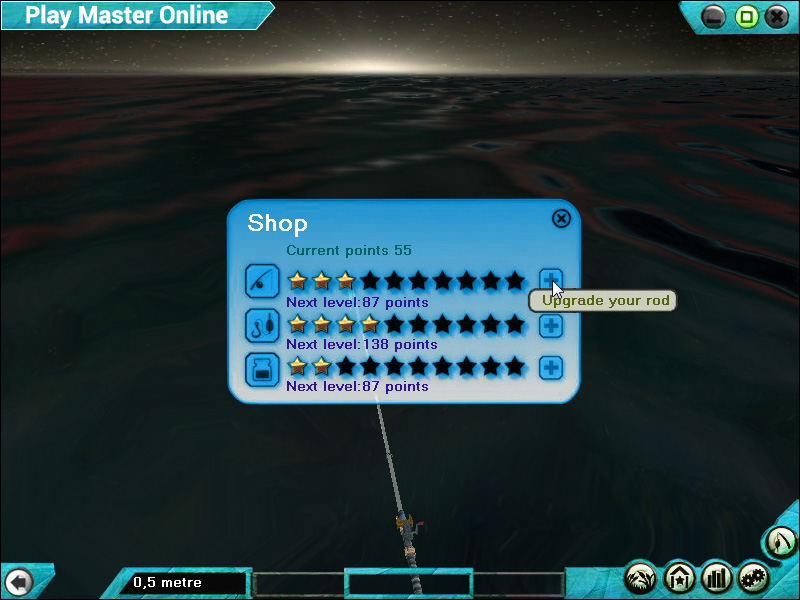Close the game window
This screenshot has height=600, width=800.
pos(777,16)
